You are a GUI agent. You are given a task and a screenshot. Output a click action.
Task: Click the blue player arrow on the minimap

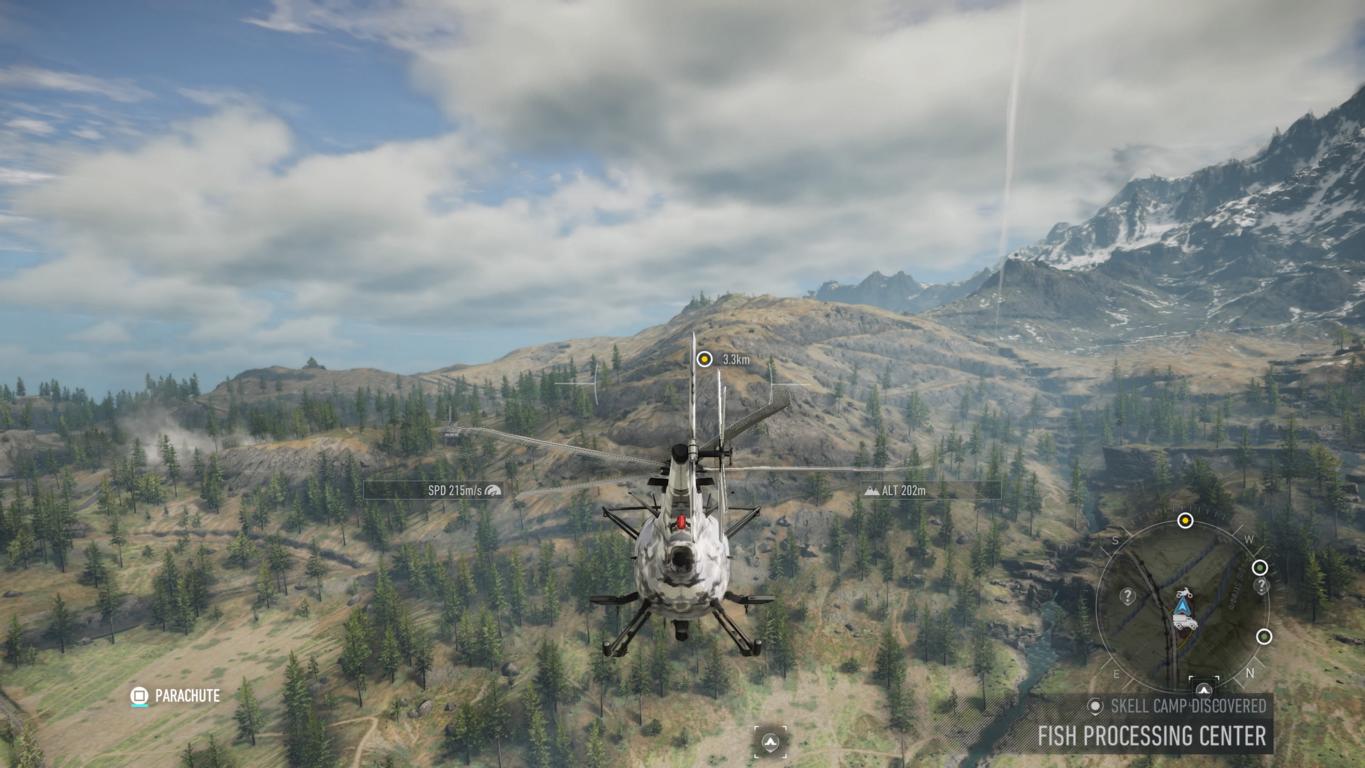point(1184,606)
